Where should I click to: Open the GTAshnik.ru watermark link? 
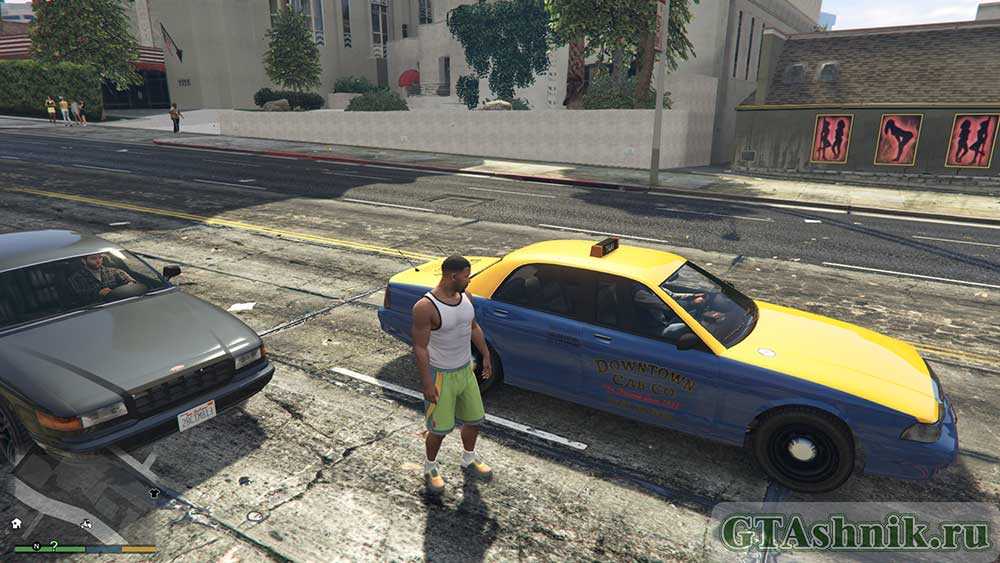(x=854, y=532)
